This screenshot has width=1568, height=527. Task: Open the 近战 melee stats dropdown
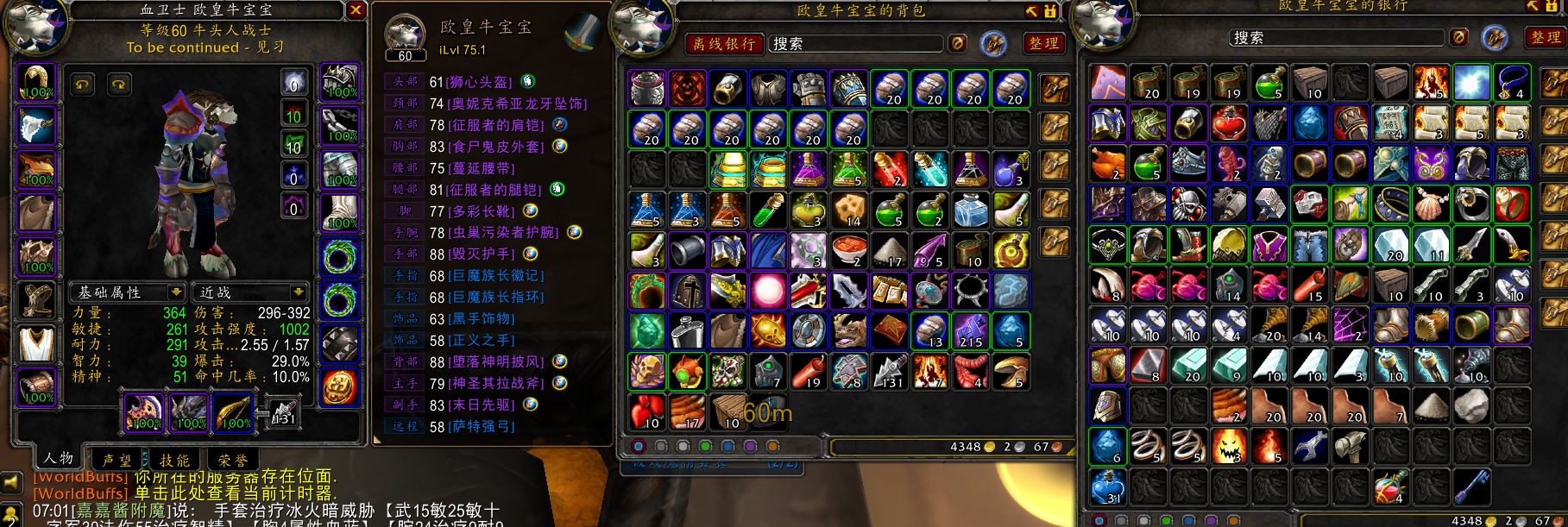(252, 292)
